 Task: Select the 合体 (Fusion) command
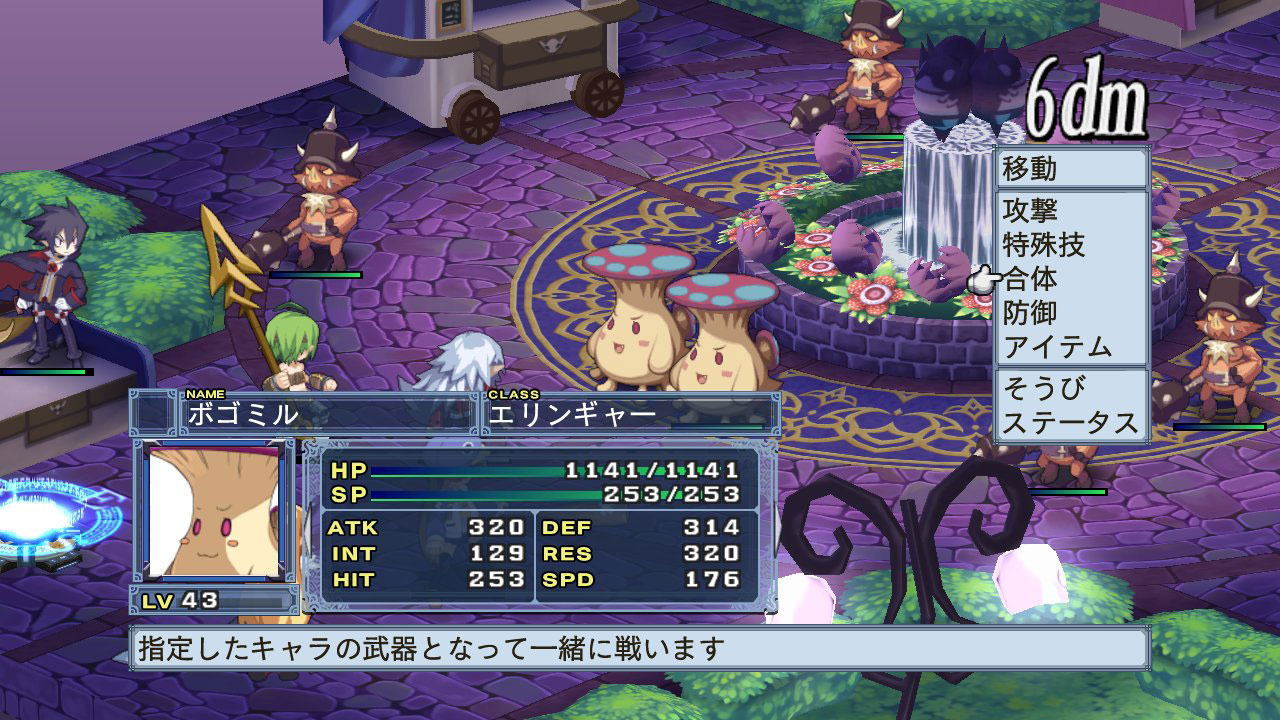pyautogui.click(x=1030, y=279)
